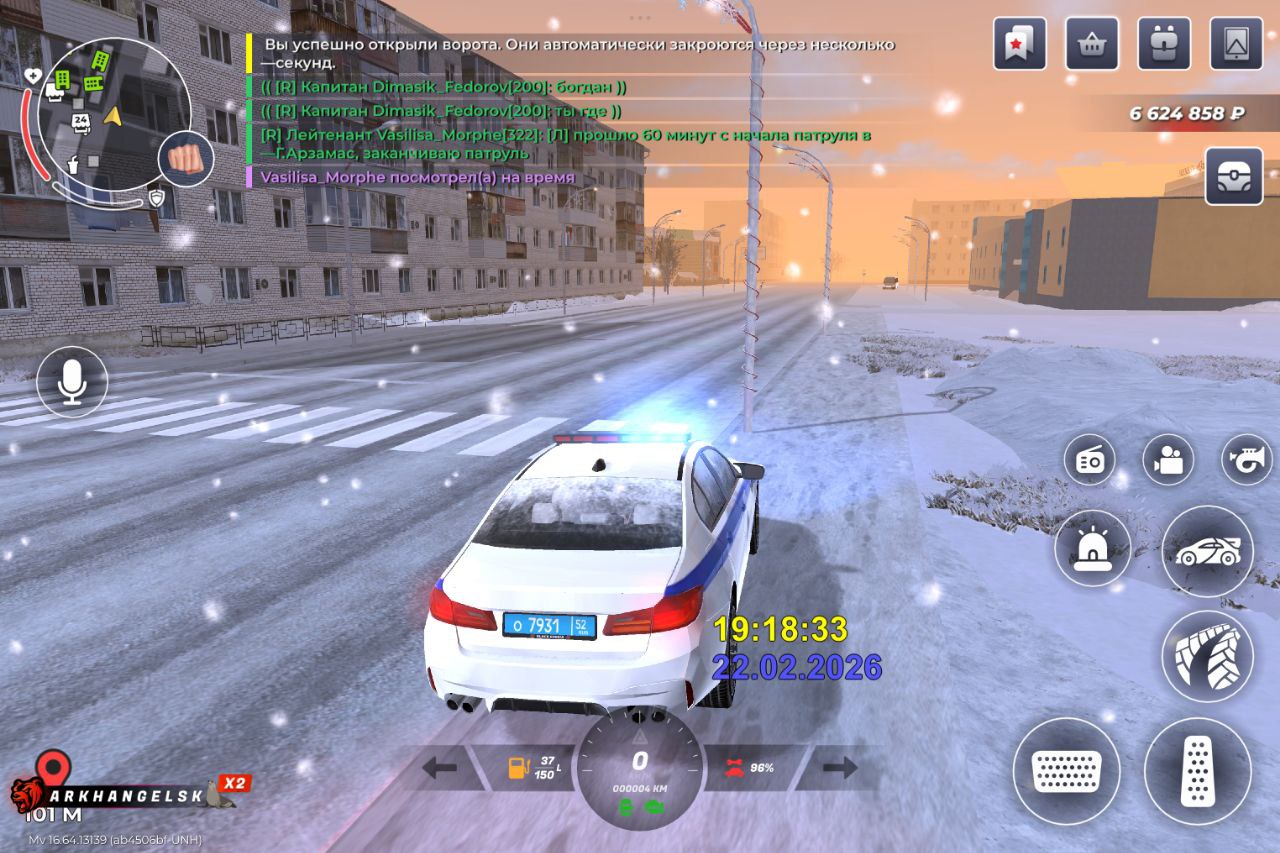Tap the wide brake pedal
1280x853 pixels.
(x=1066, y=771)
